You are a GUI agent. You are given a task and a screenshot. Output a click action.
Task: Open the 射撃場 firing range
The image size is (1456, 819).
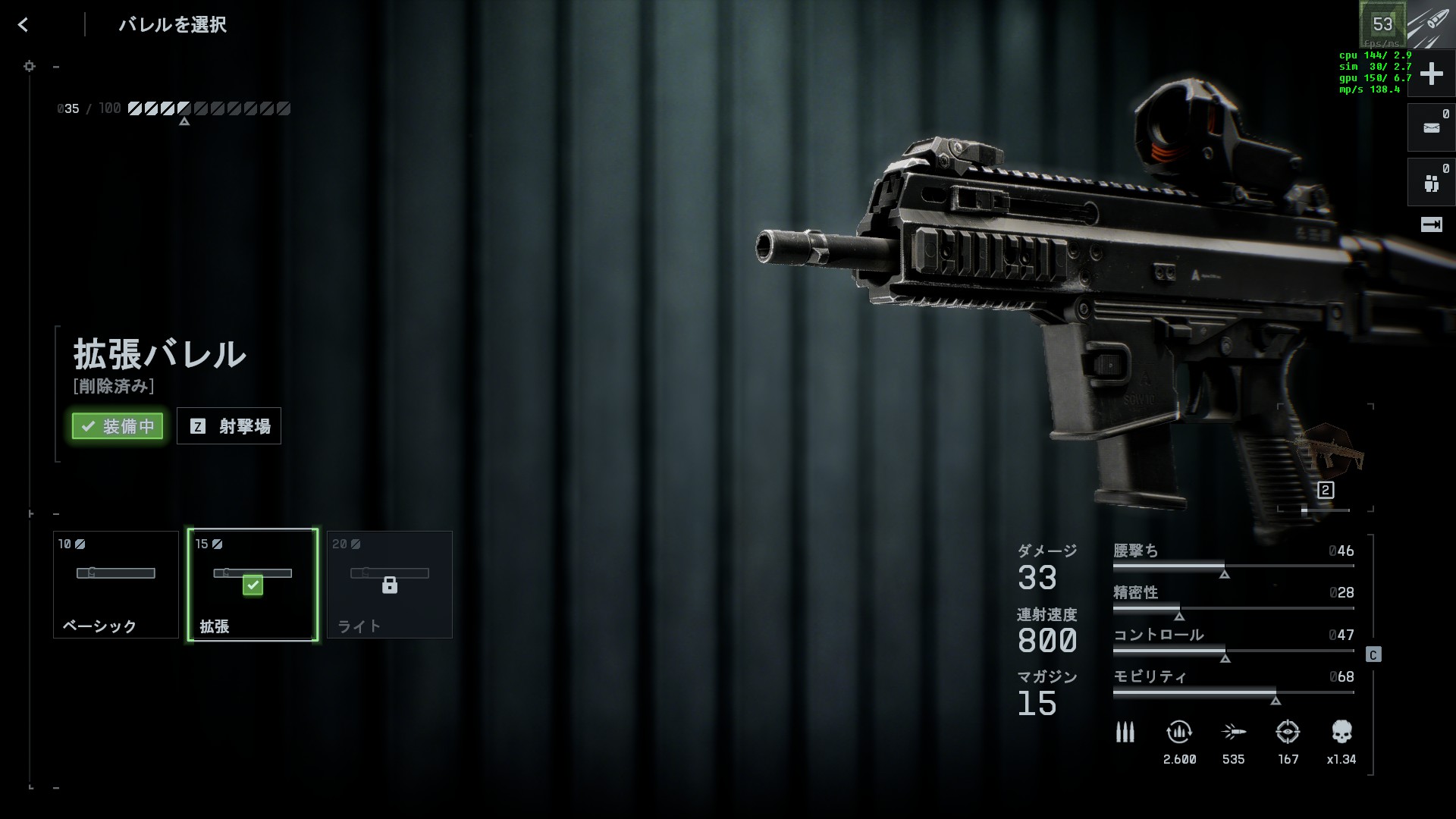point(229,426)
